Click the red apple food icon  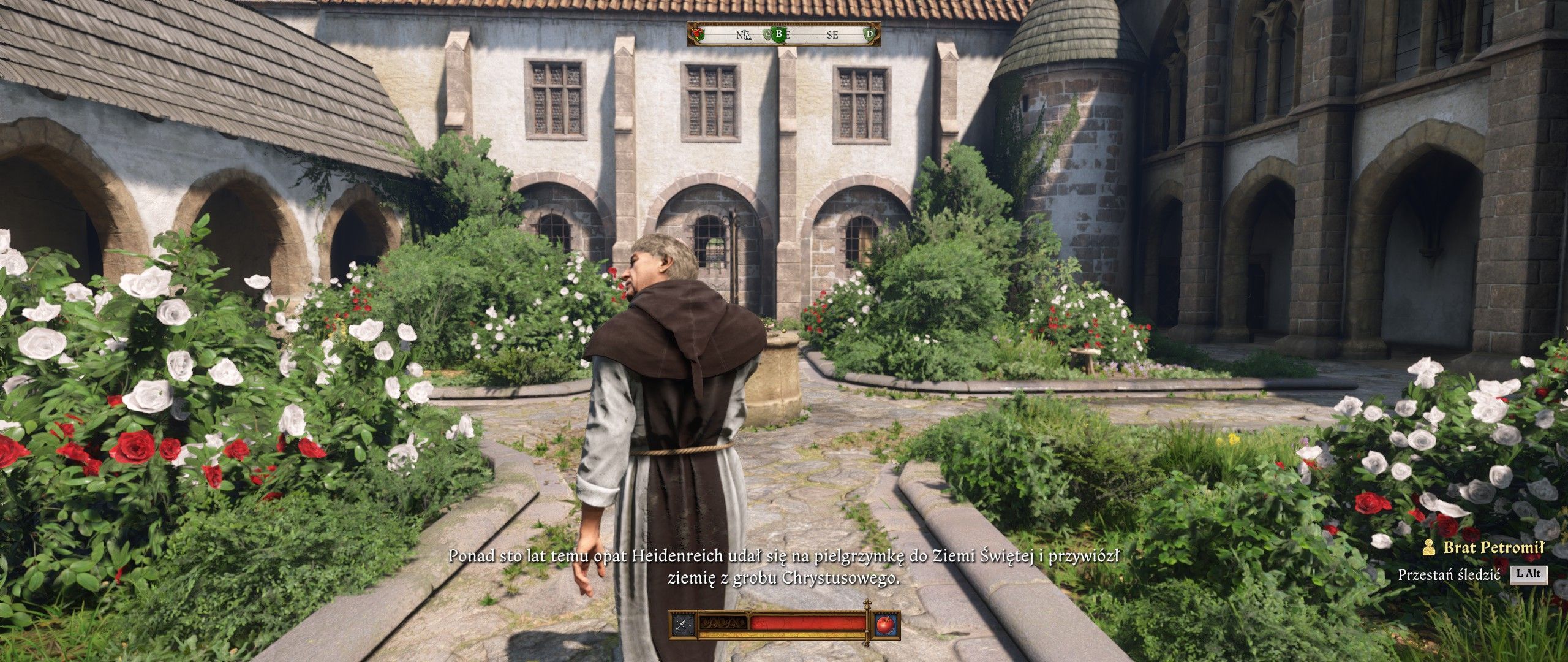click(884, 625)
